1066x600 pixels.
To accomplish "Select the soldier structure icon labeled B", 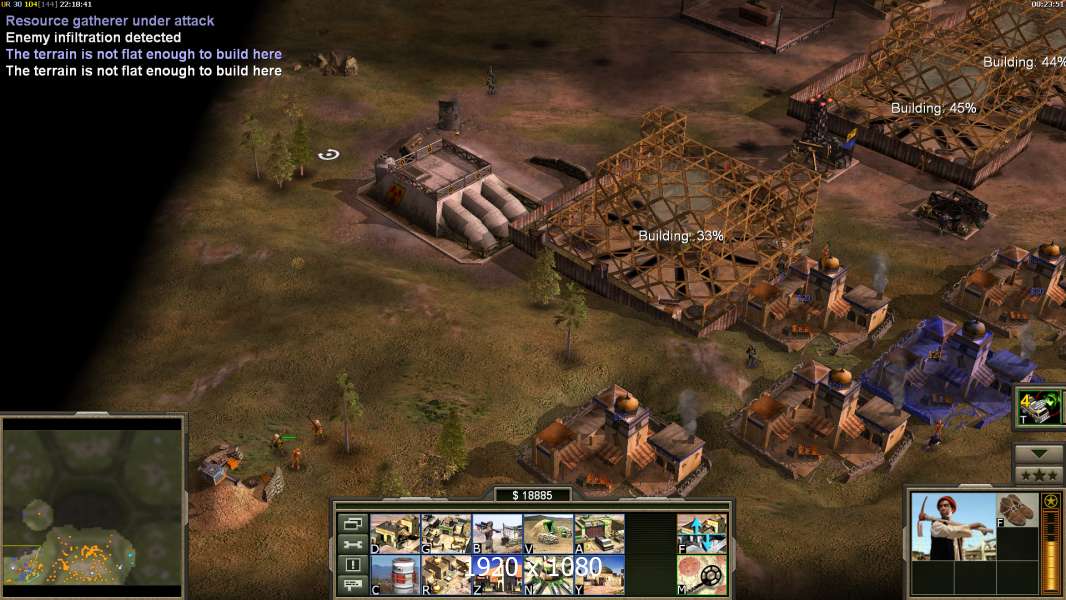I will pos(497,533).
